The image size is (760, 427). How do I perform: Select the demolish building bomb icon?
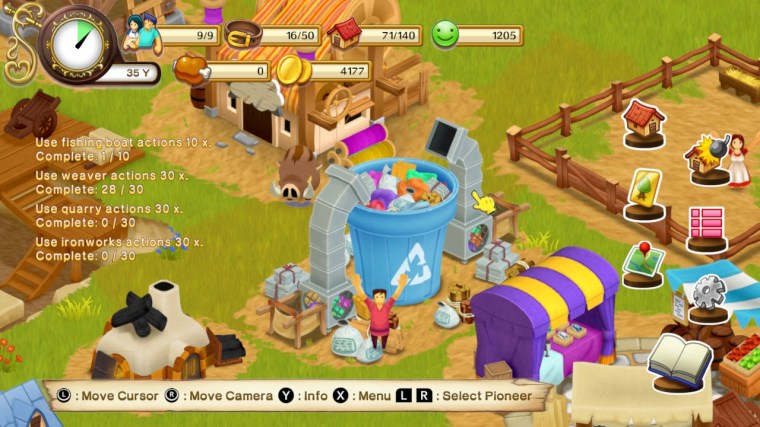(707, 156)
